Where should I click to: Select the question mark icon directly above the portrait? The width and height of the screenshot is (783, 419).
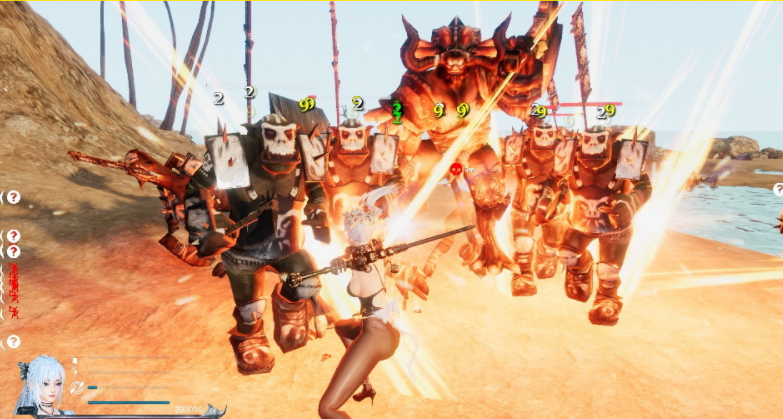coord(14,342)
